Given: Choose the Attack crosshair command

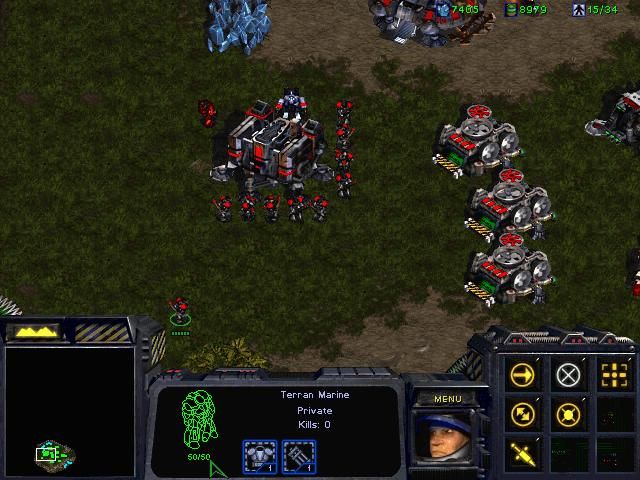Looking at the screenshot, I should point(613,375).
